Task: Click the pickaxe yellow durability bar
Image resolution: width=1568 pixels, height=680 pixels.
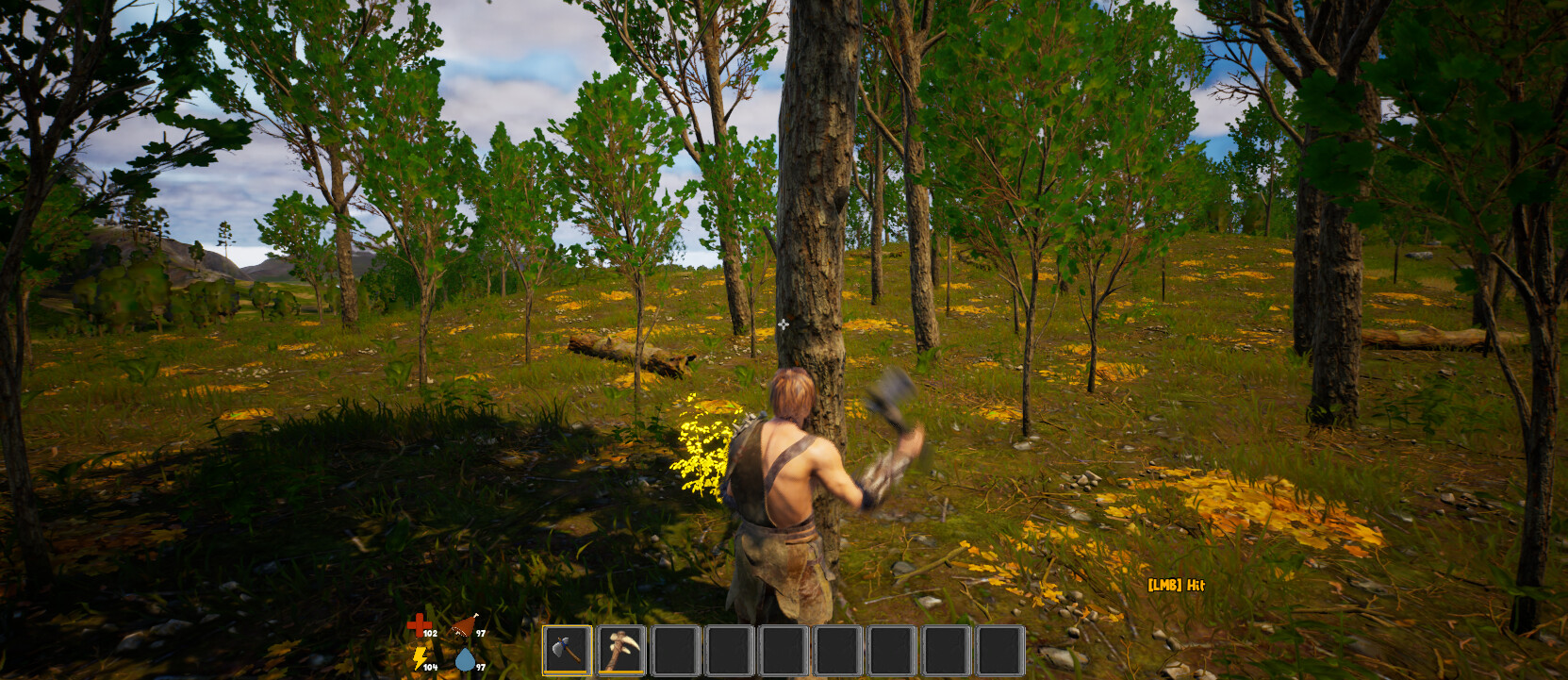Action: tap(620, 672)
